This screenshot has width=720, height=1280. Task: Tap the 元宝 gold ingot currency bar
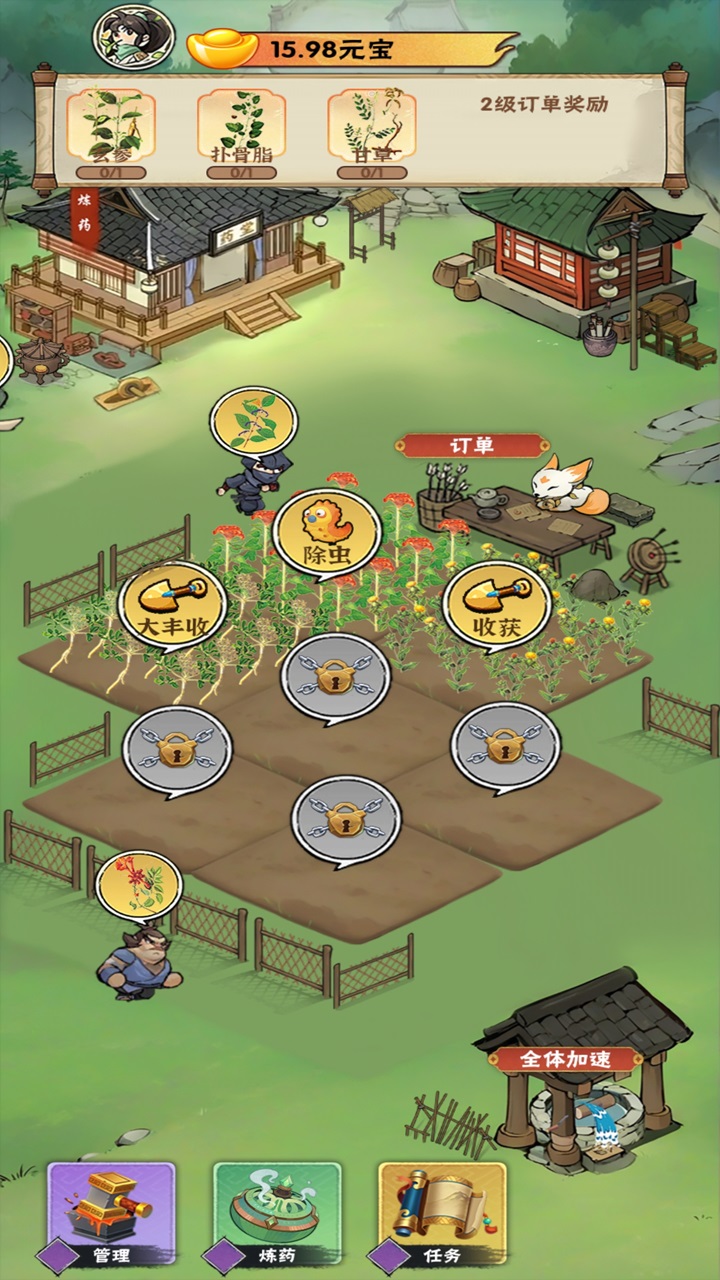pos(350,48)
